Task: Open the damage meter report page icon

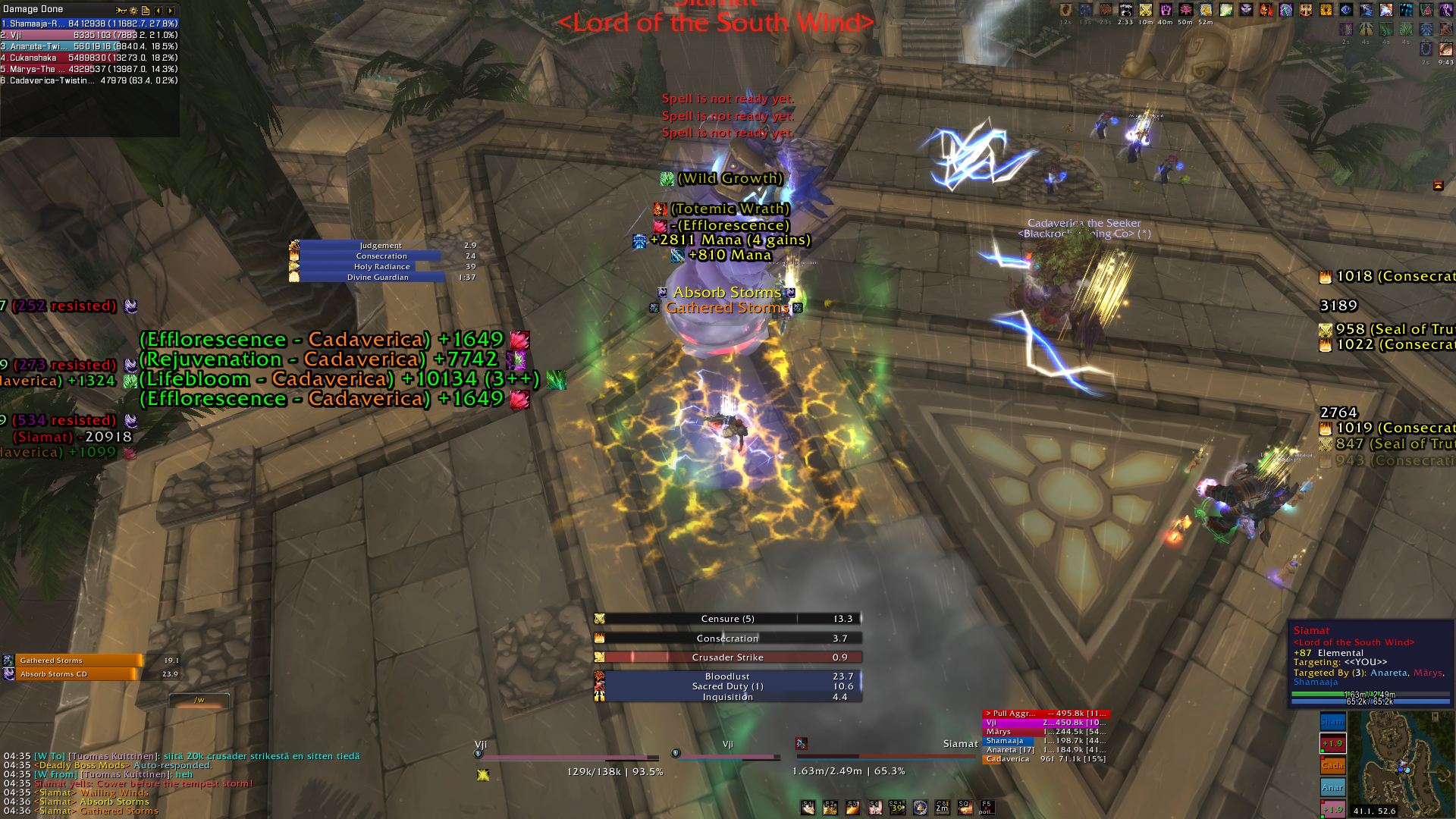Action: pyautogui.click(x=145, y=11)
